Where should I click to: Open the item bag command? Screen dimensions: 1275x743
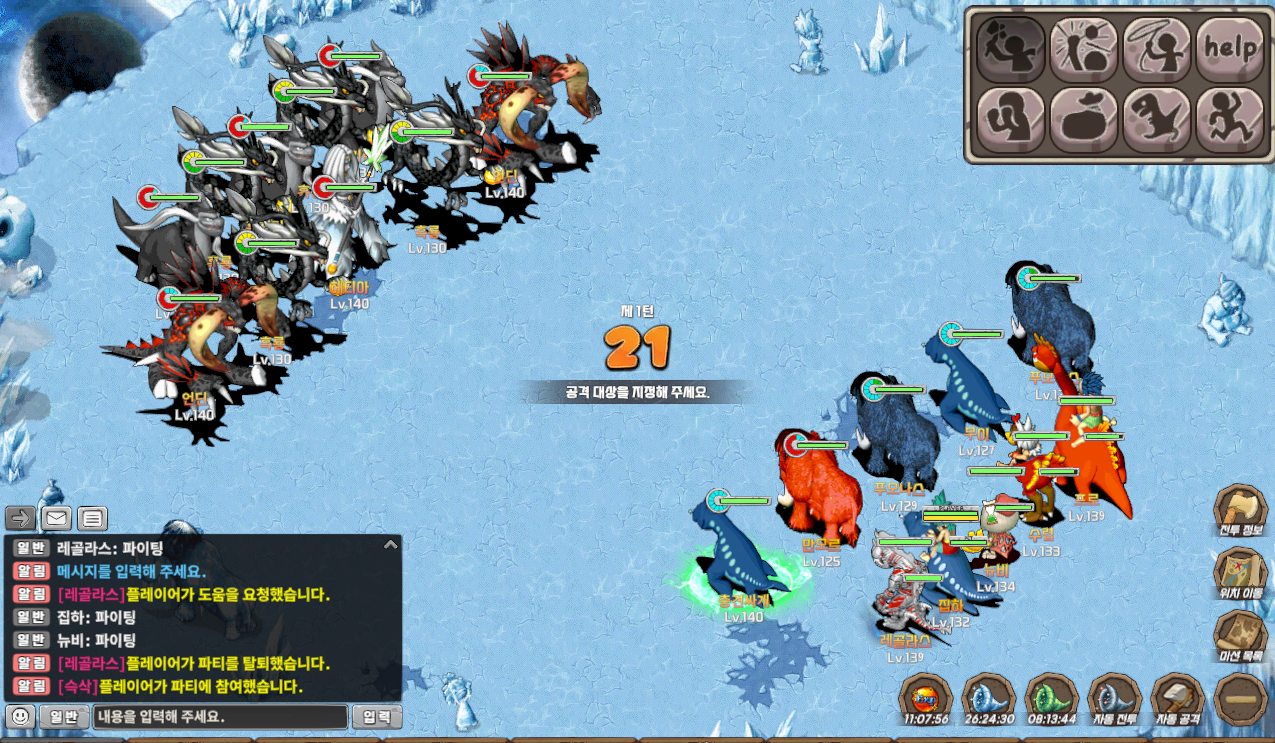pyautogui.click(x=1083, y=119)
